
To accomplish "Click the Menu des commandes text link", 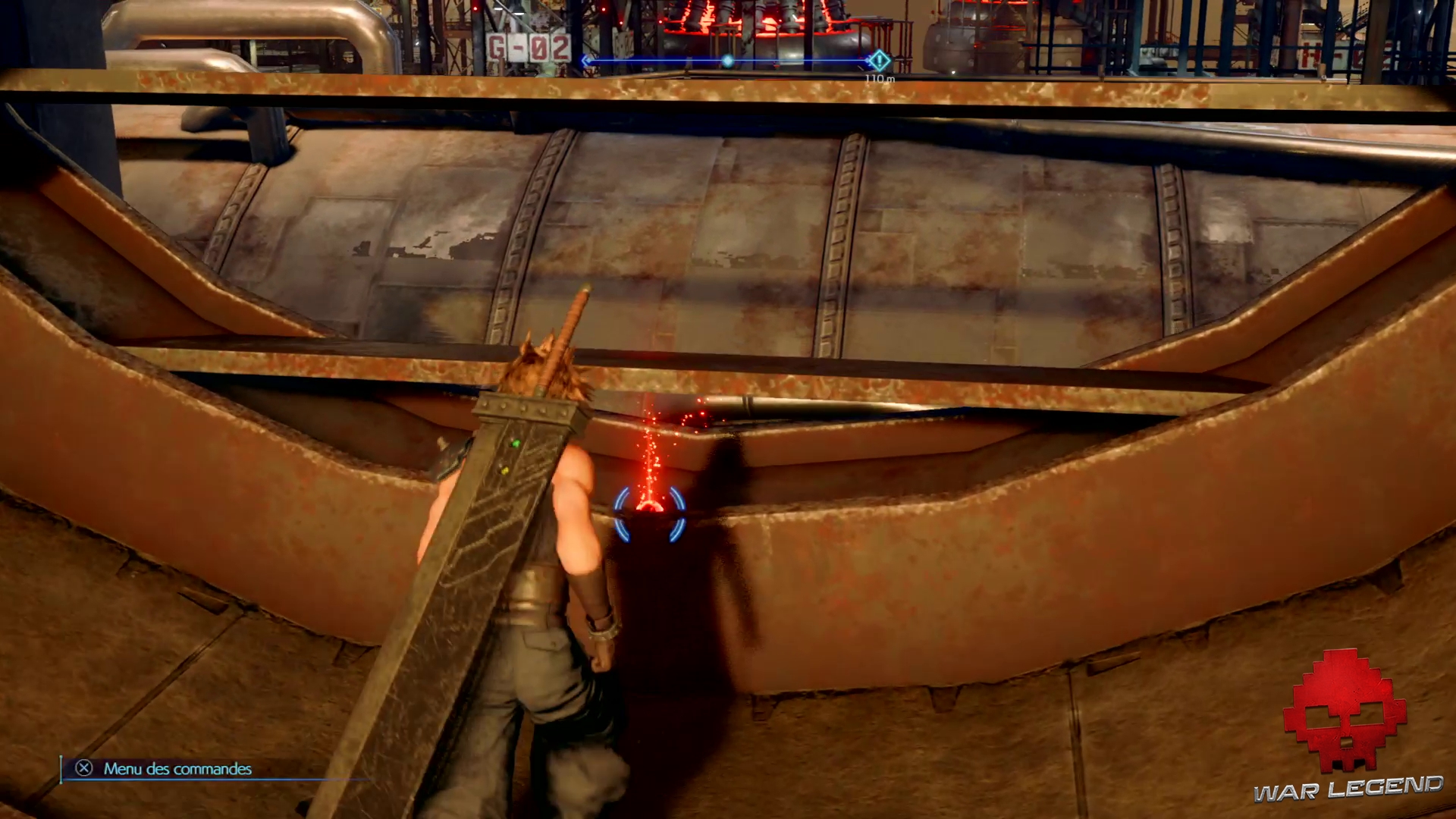I will coord(178,769).
